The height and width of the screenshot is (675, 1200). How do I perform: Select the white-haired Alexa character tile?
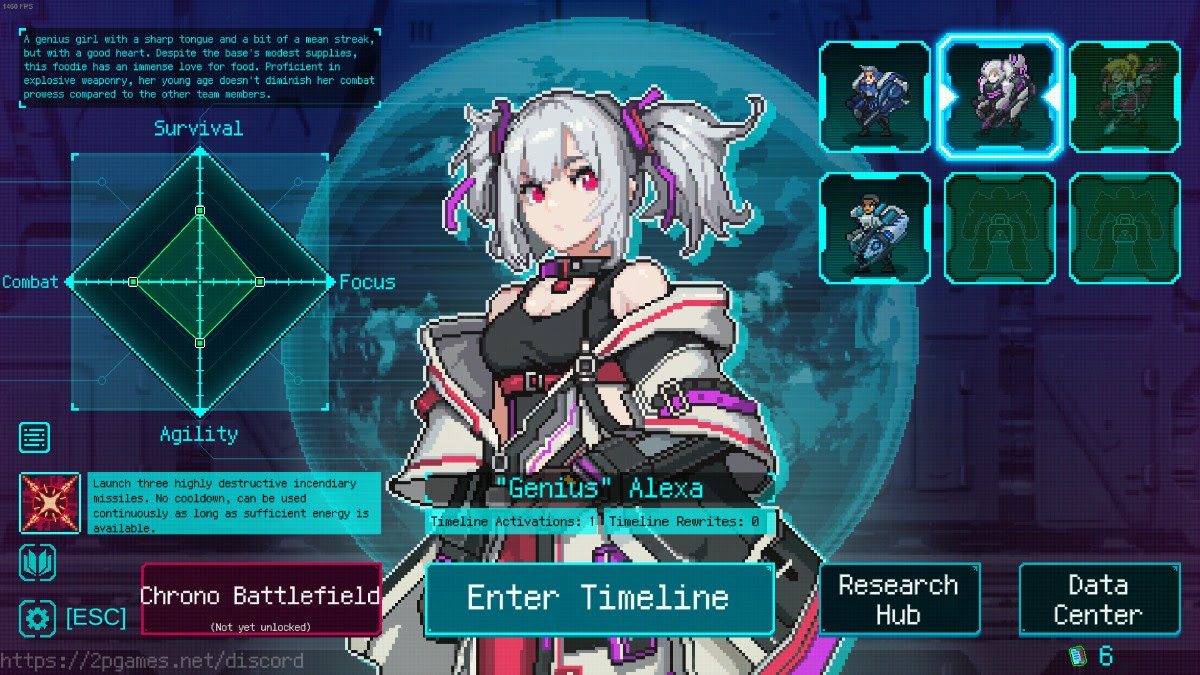pyautogui.click(x=999, y=96)
